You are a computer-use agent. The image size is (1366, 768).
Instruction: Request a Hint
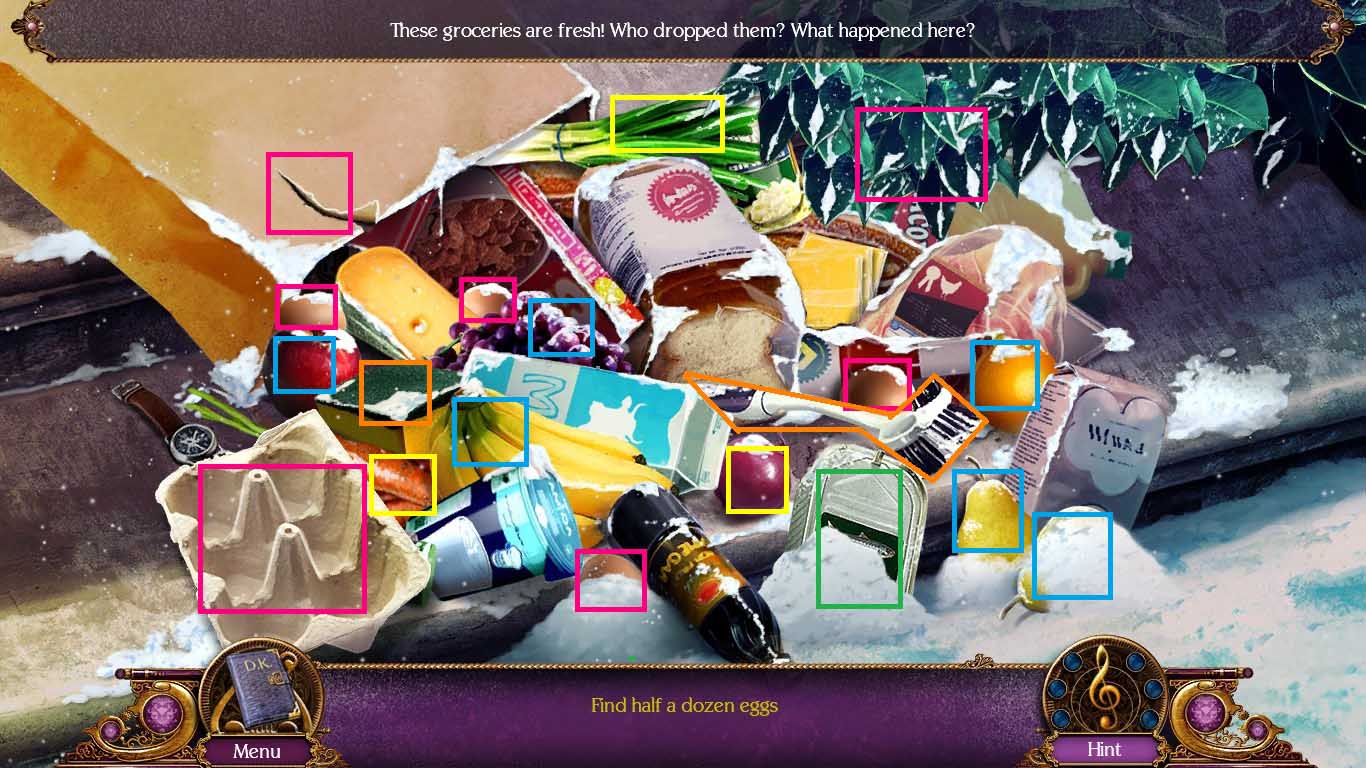pyautogui.click(x=1102, y=749)
